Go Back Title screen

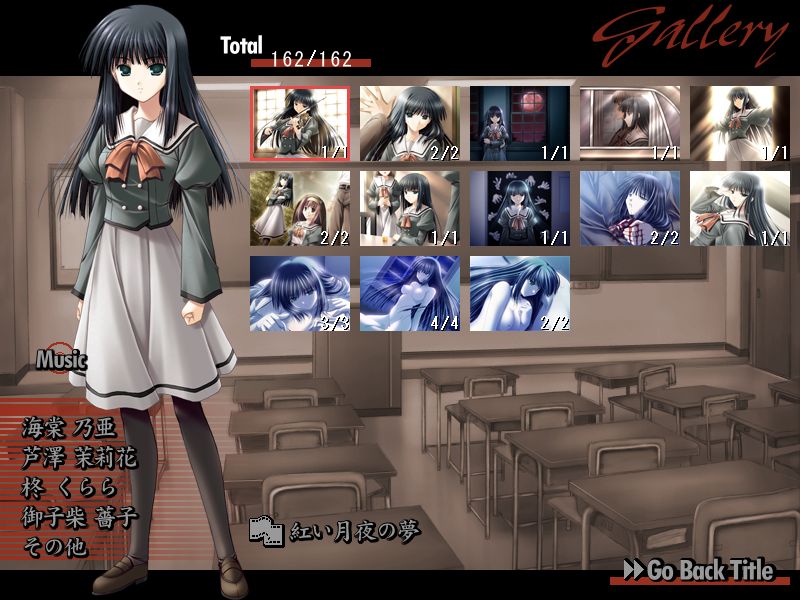pyautogui.click(x=698, y=570)
